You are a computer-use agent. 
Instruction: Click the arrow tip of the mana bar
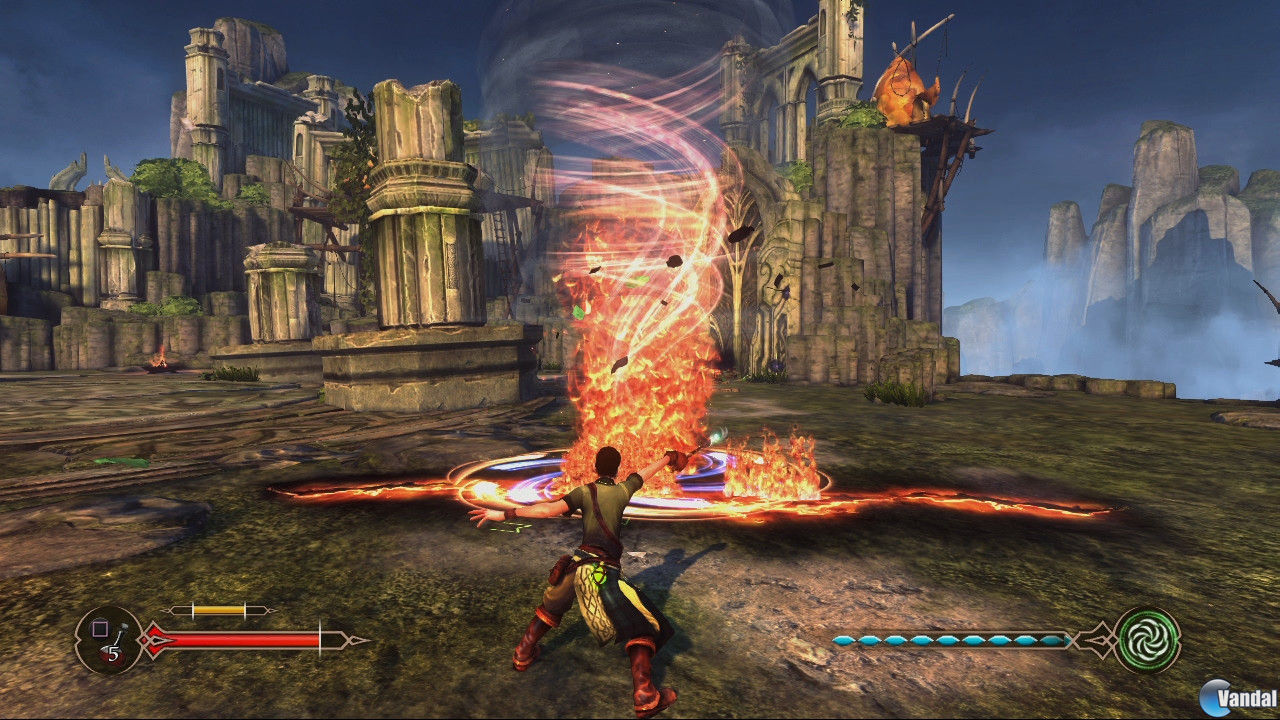[x=1073, y=639]
